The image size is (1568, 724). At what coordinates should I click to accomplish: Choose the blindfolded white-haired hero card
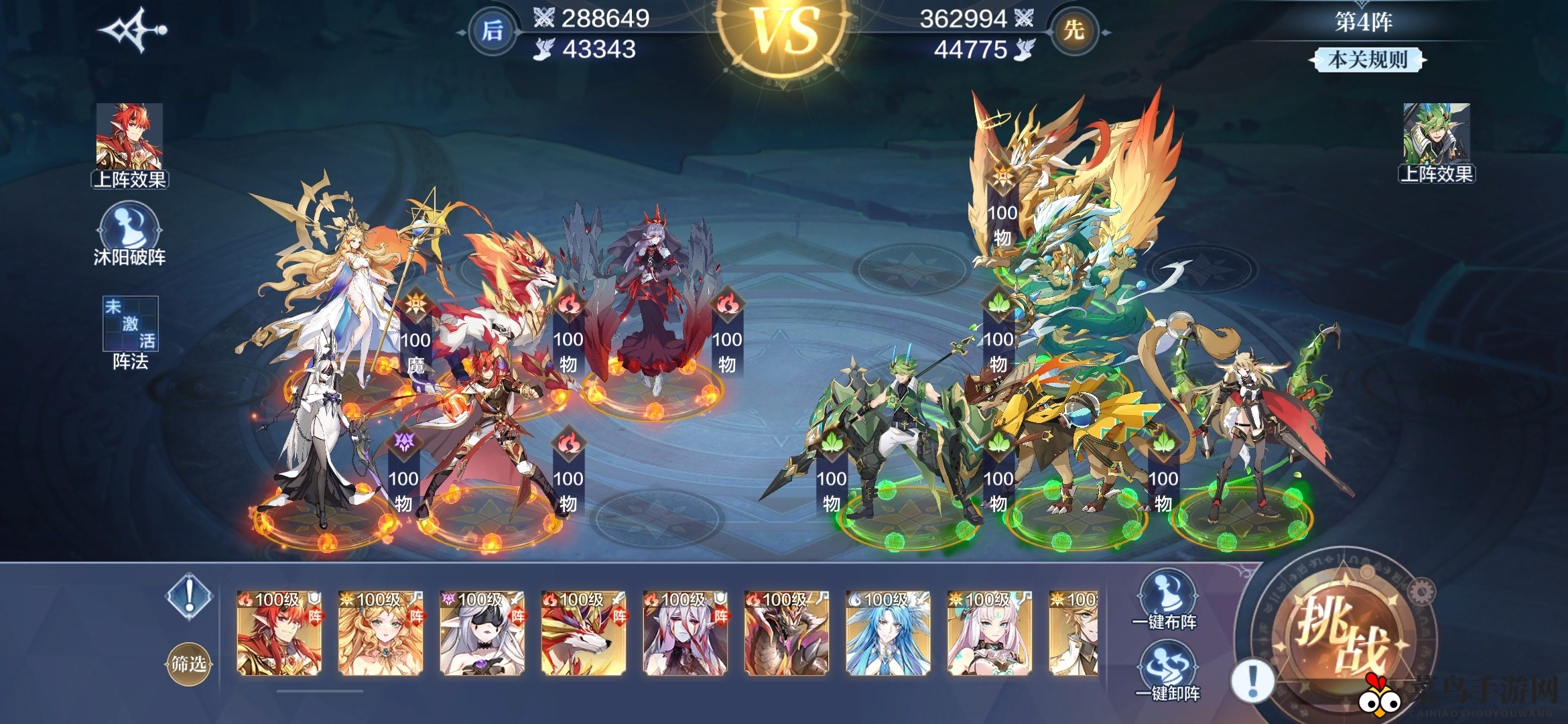(x=482, y=633)
